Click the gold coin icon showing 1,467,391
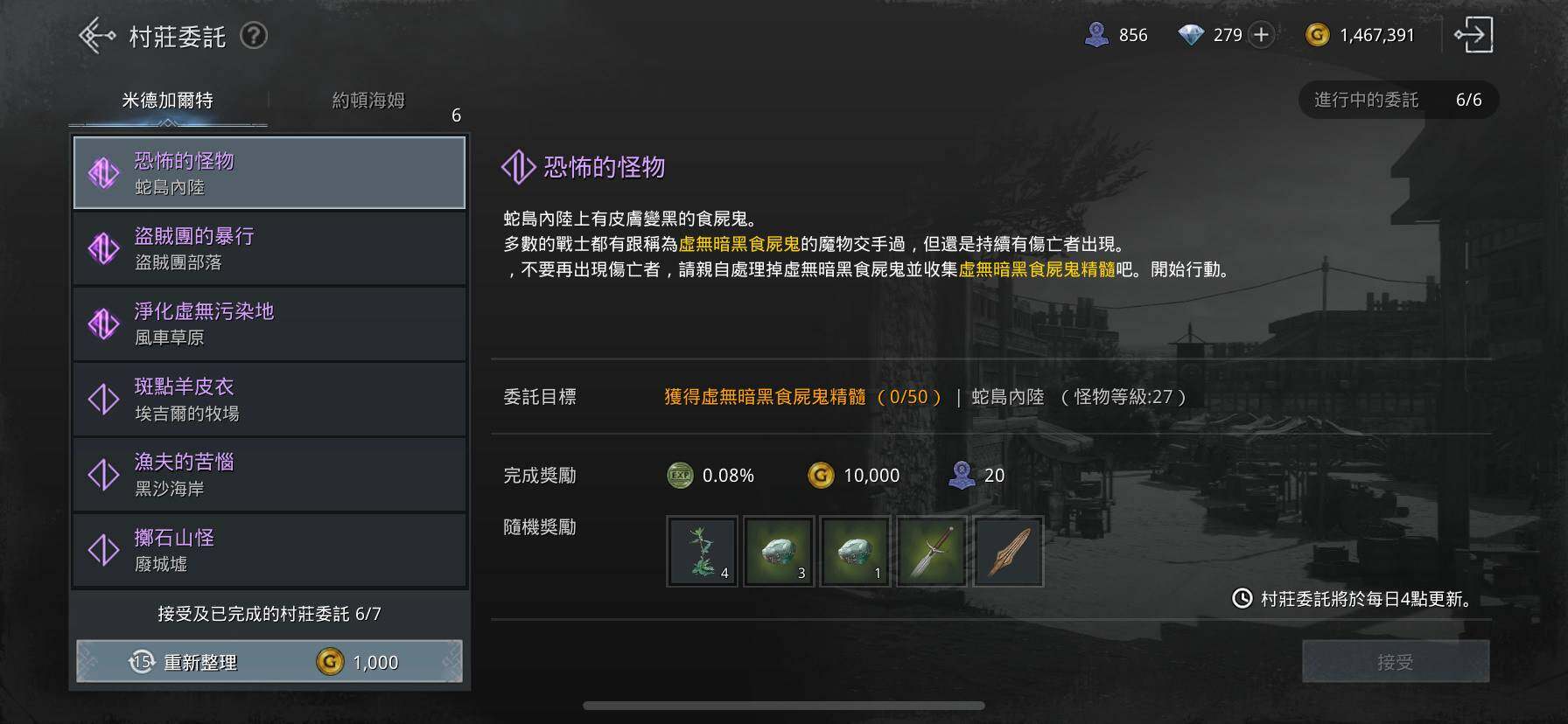The width and height of the screenshot is (1568, 724). [1316, 35]
